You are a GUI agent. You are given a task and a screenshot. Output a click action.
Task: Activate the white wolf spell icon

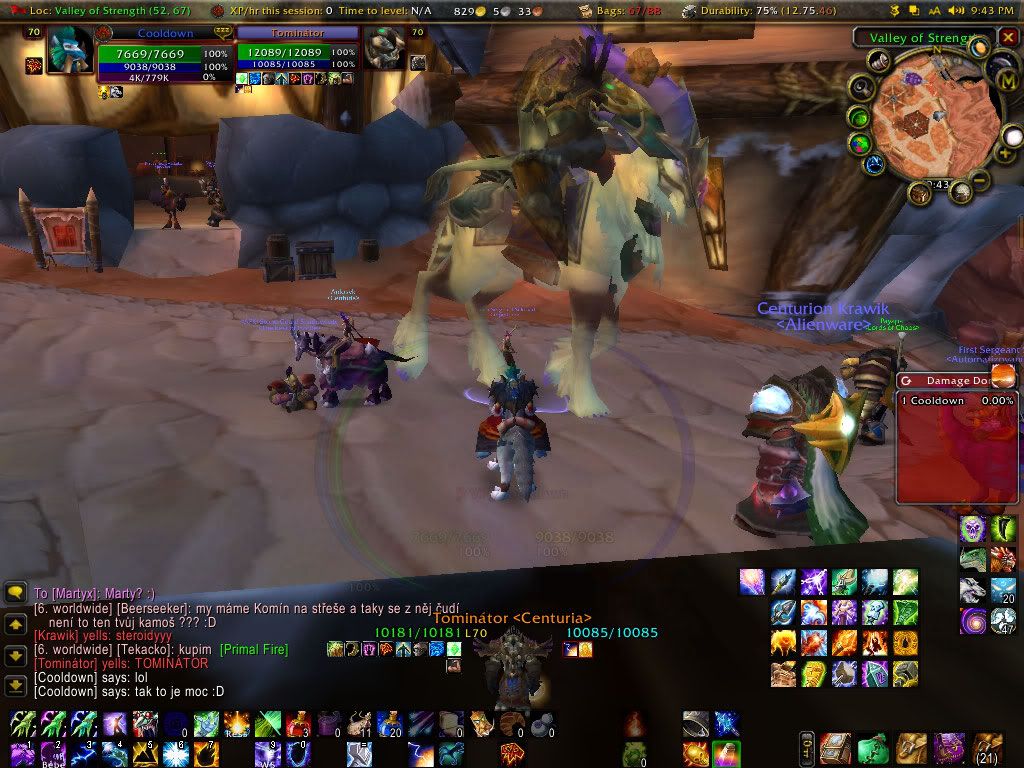tap(972, 591)
